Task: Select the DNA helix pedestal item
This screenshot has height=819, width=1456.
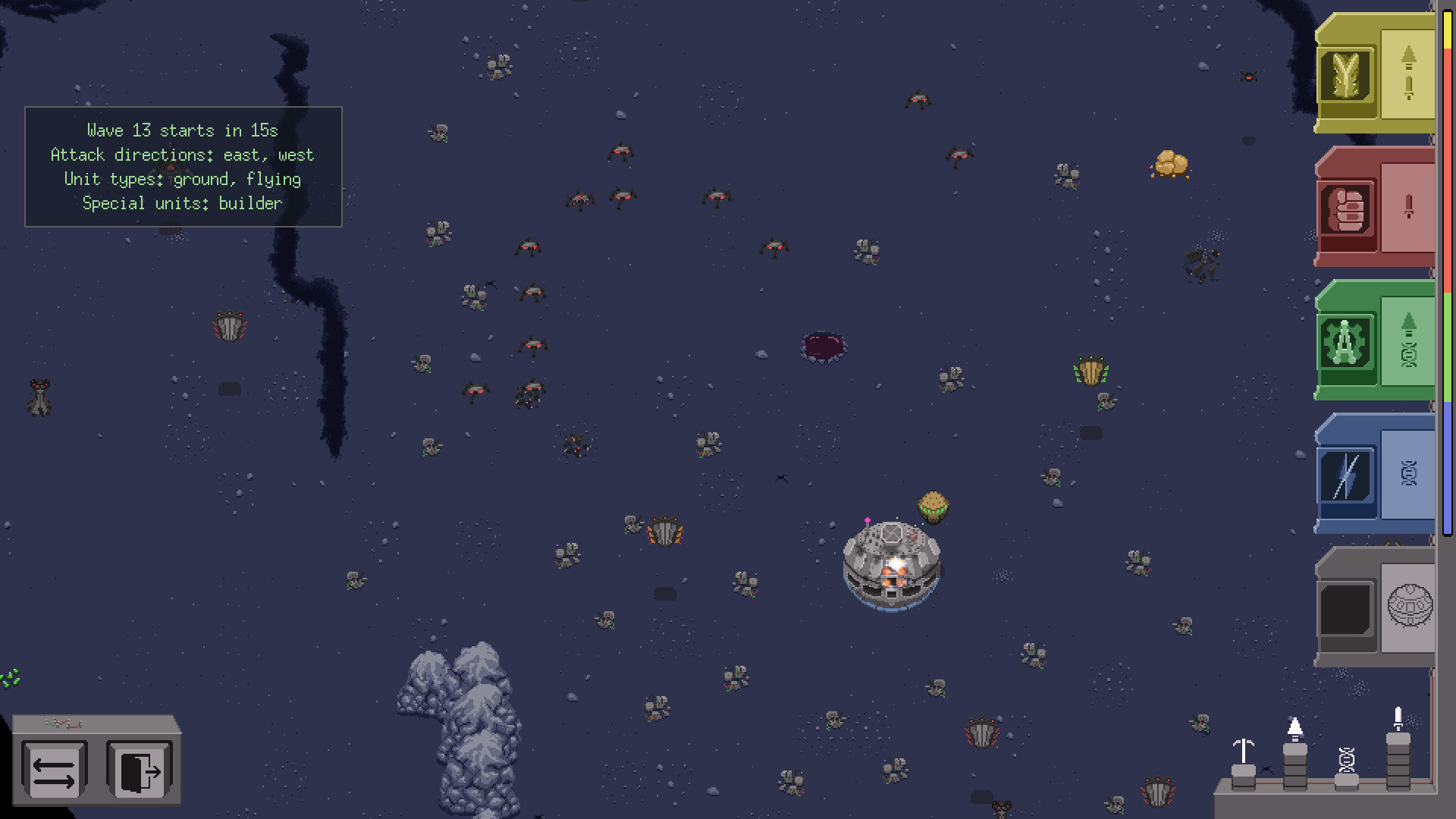Action: click(x=1346, y=758)
